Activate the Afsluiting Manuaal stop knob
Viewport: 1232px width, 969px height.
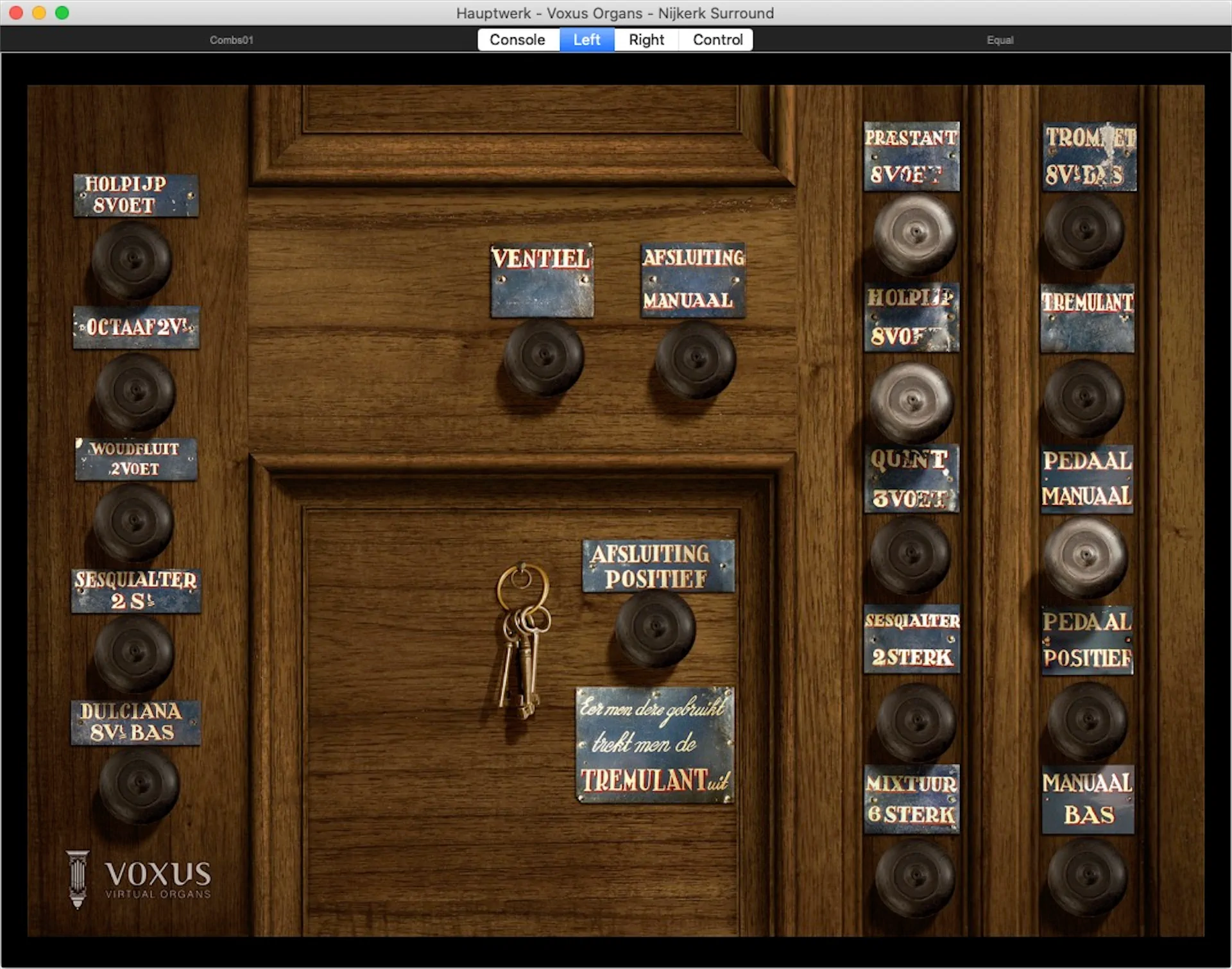[x=695, y=358]
